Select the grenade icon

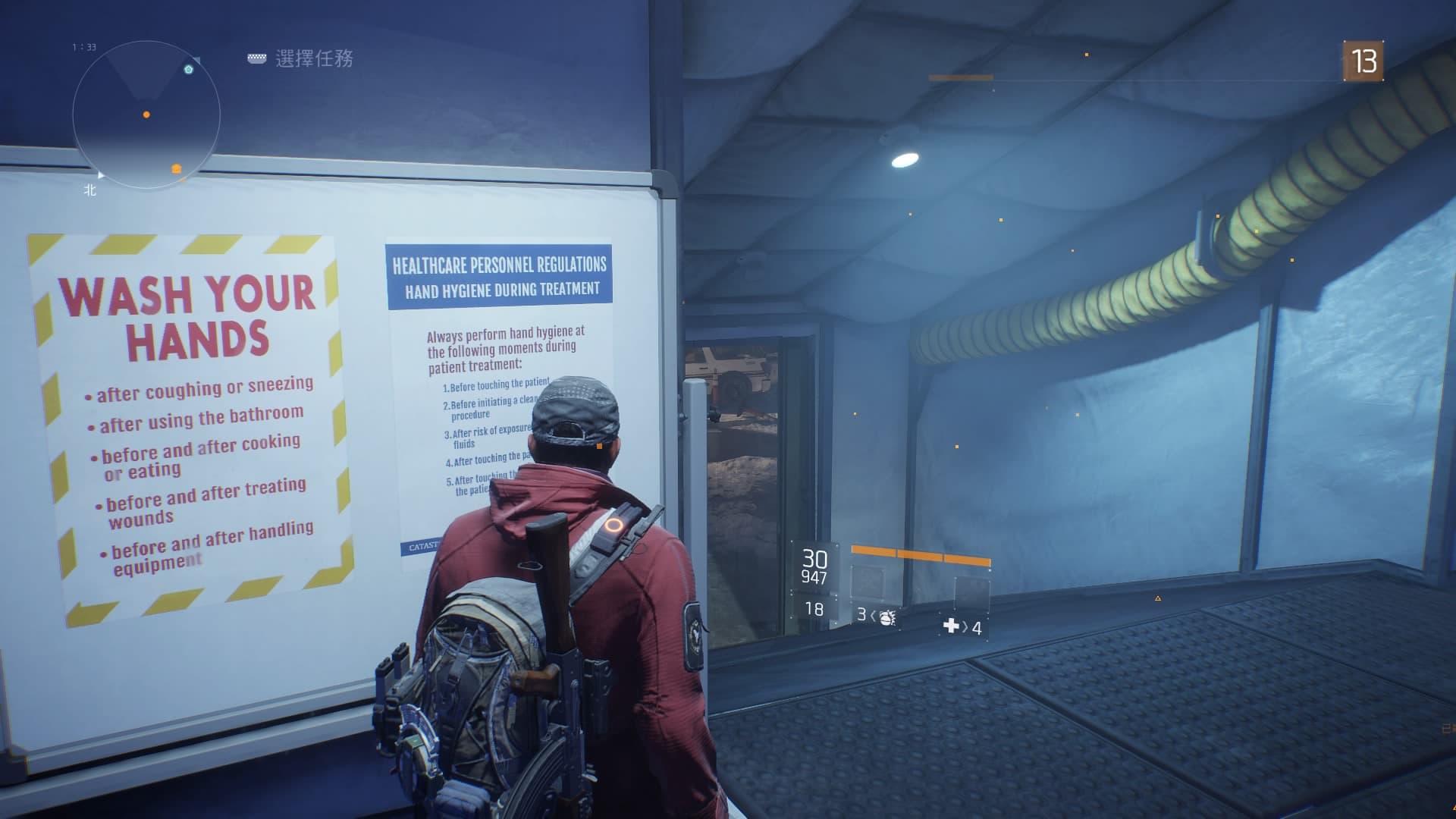pyautogui.click(x=886, y=617)
